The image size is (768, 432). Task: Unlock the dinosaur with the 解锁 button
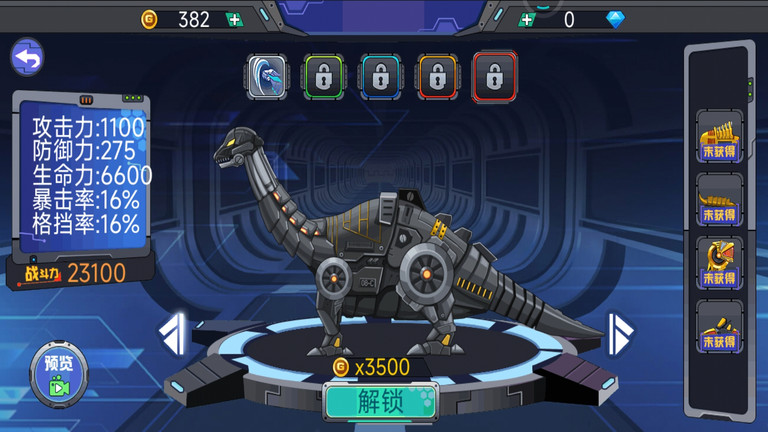coord(381,402)
